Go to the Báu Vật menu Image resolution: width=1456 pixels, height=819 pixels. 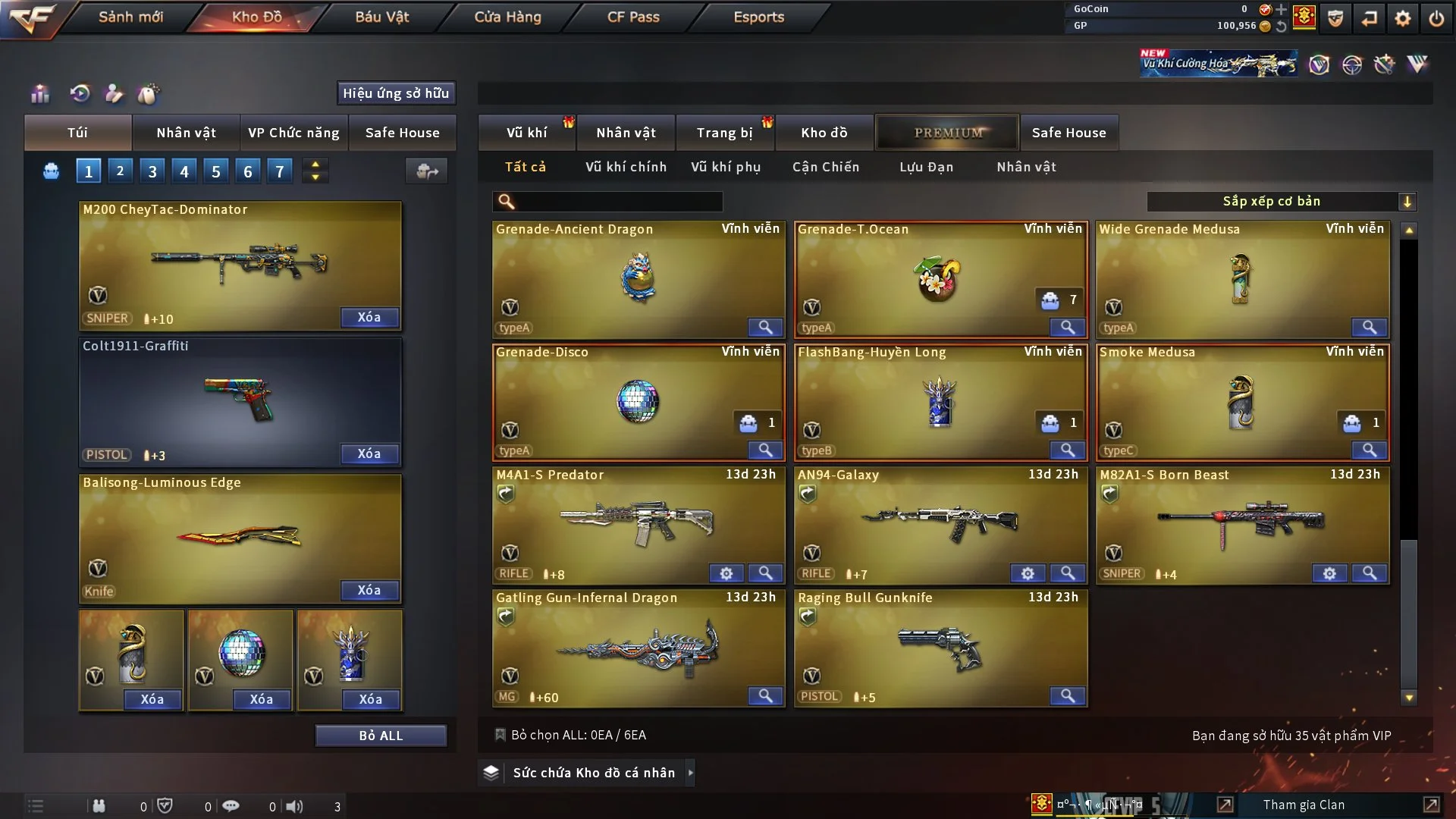pyautogui.click(x=381, y=17)
